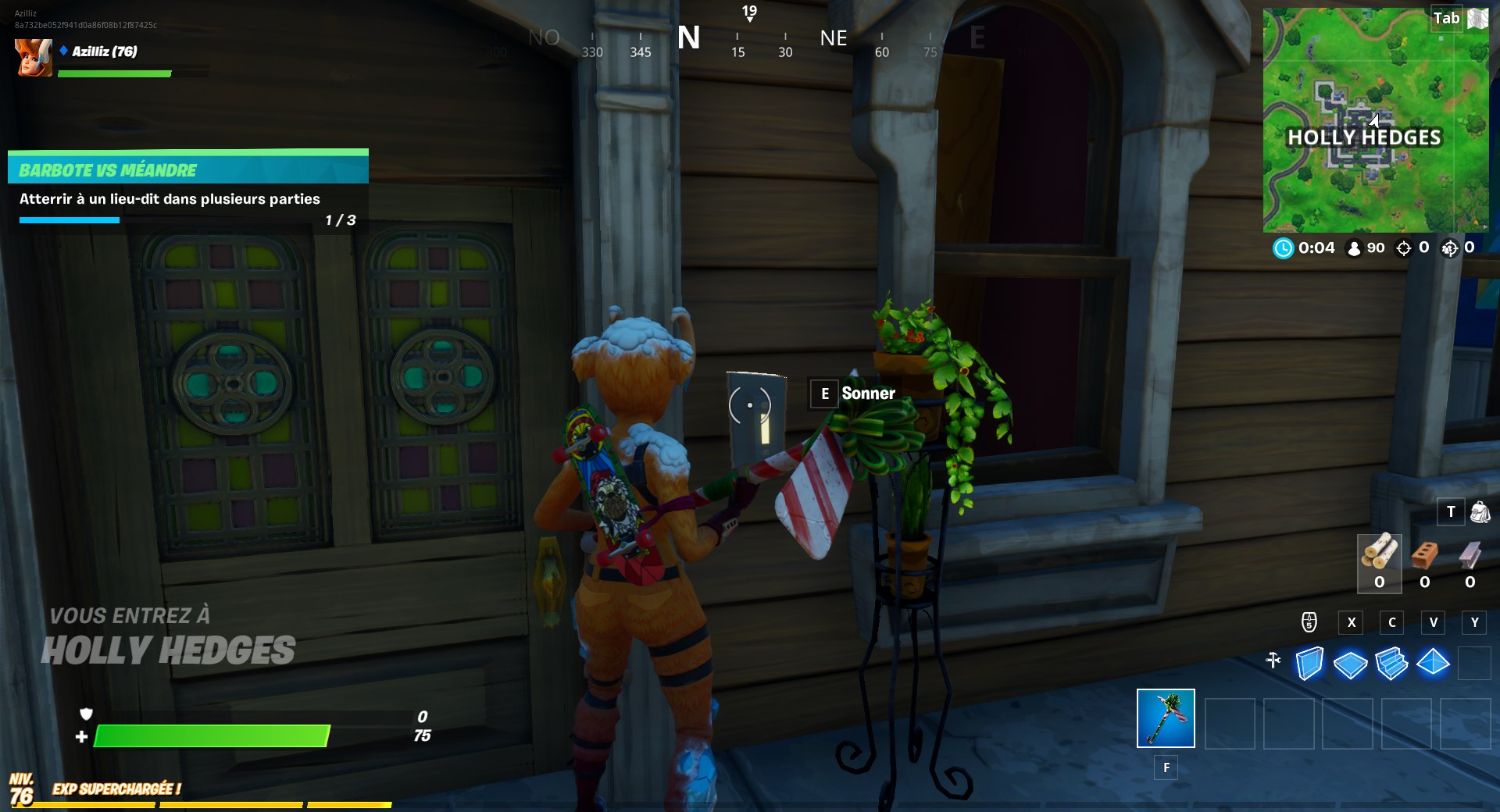Screen dimensions: 1500x812
Task: Select the pickaxe in slot F
Action: pyautogui.click(x=1166, y=718)
